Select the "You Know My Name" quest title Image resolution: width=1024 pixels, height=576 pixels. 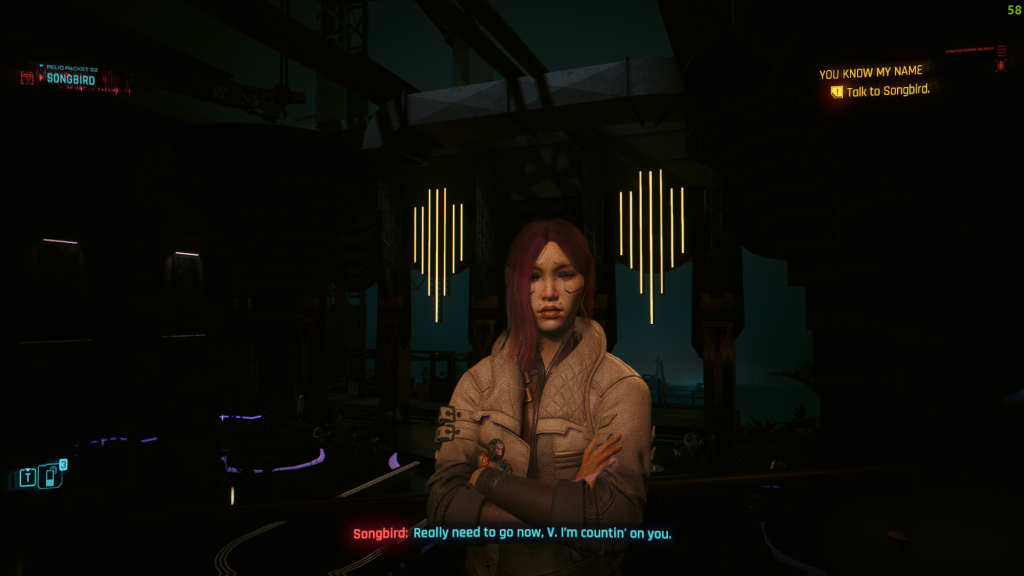871,72
